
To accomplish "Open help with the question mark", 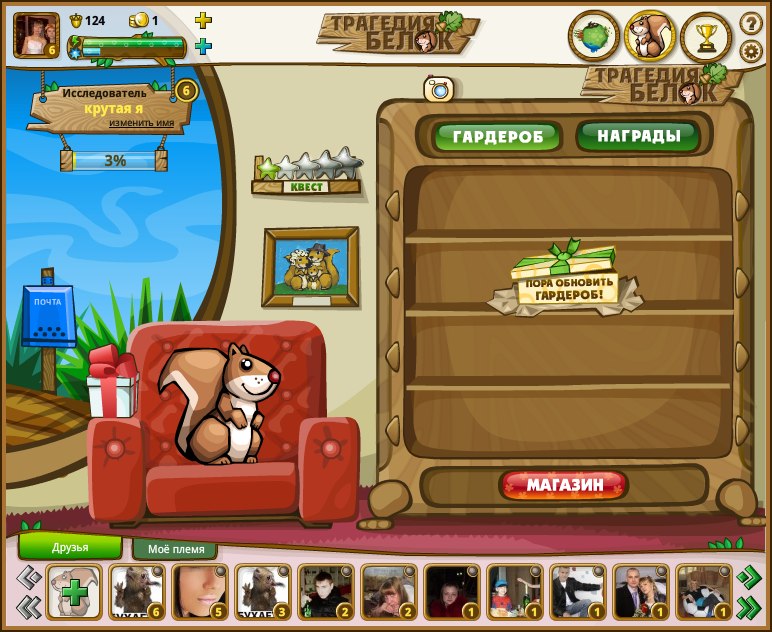I will pos(751,22).
